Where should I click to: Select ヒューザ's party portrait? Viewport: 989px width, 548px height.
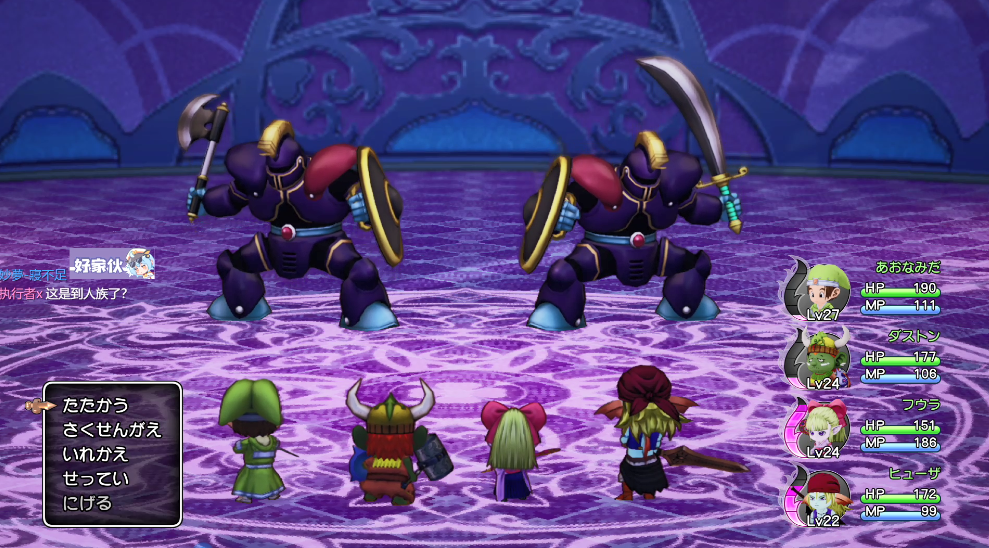[822, 495]
